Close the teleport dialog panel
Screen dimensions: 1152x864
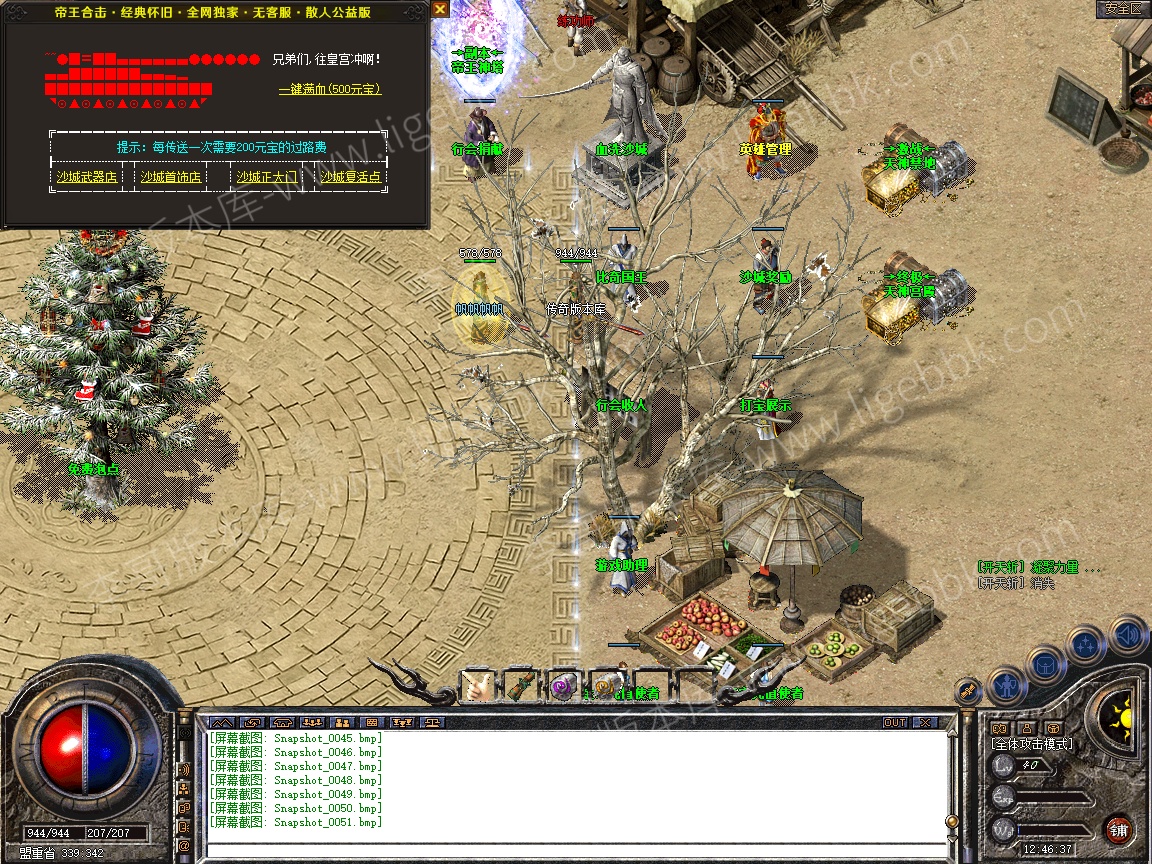coord(441,9)
